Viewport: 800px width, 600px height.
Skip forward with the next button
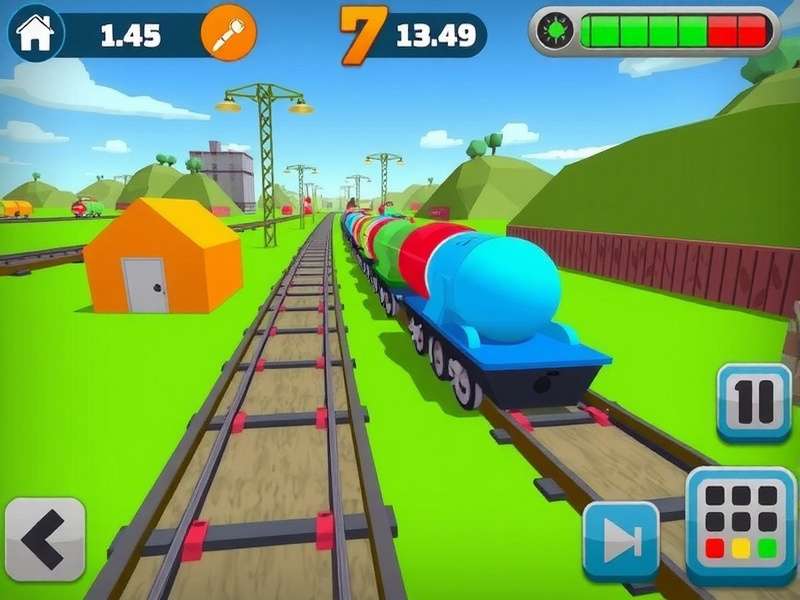click(621, 541)
